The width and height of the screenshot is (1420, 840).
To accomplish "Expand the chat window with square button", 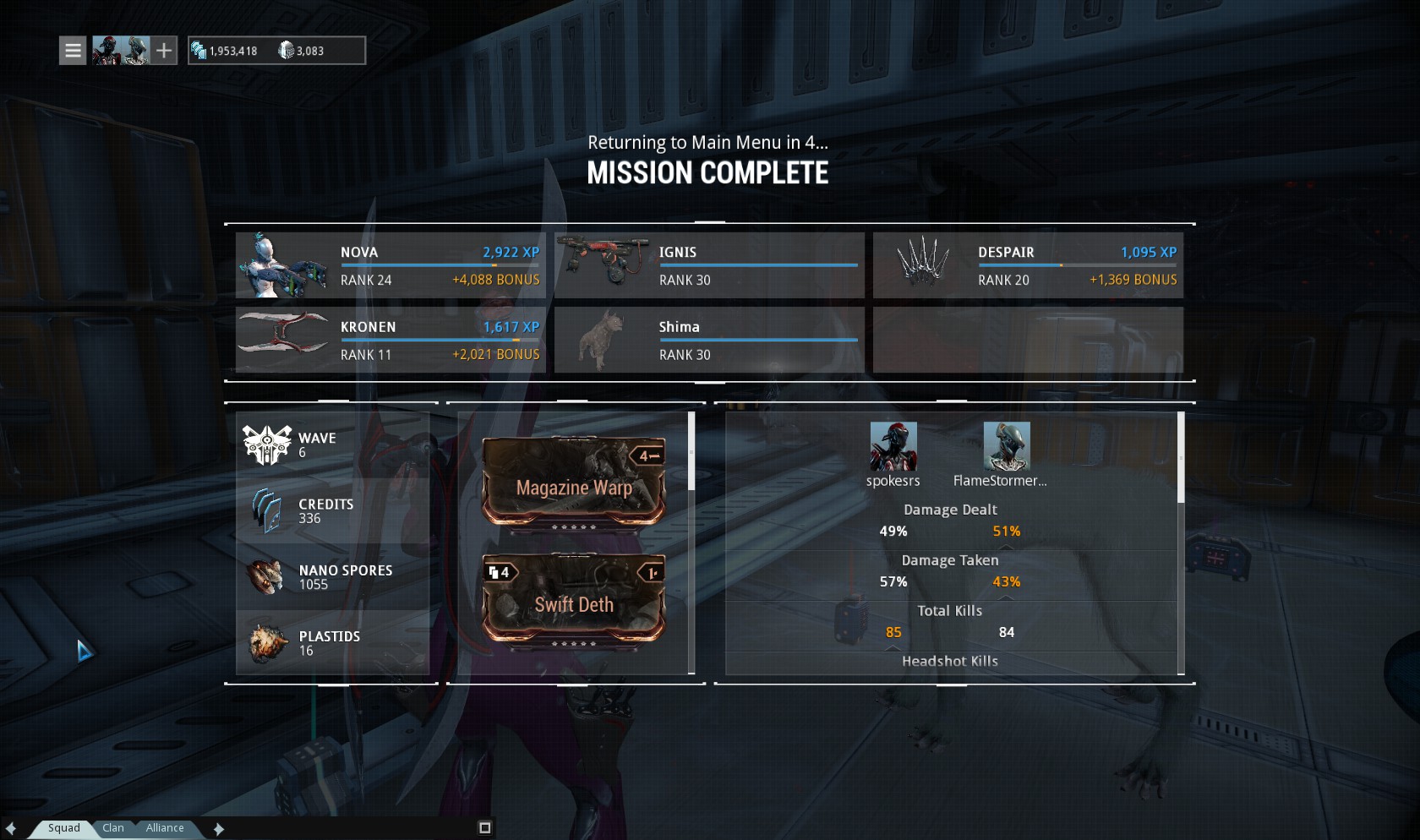I will click(485, 828).
